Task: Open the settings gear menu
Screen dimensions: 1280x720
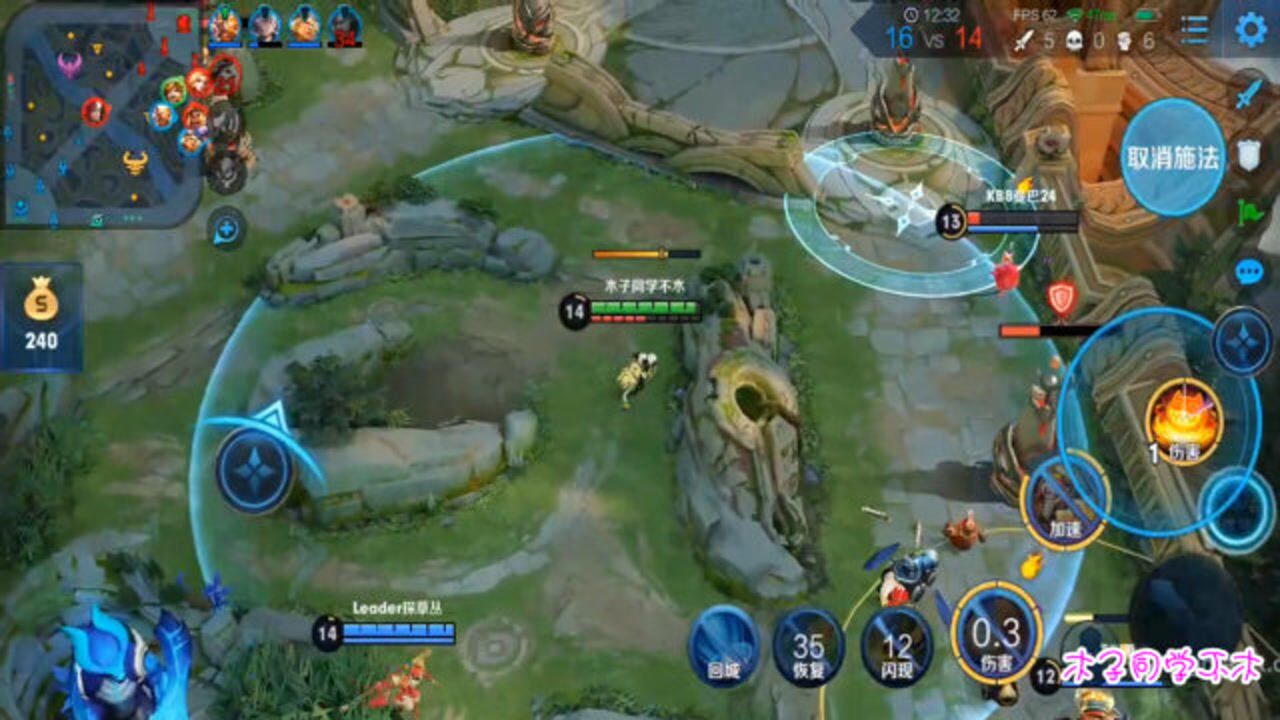Action: [x=1250, y=29]
